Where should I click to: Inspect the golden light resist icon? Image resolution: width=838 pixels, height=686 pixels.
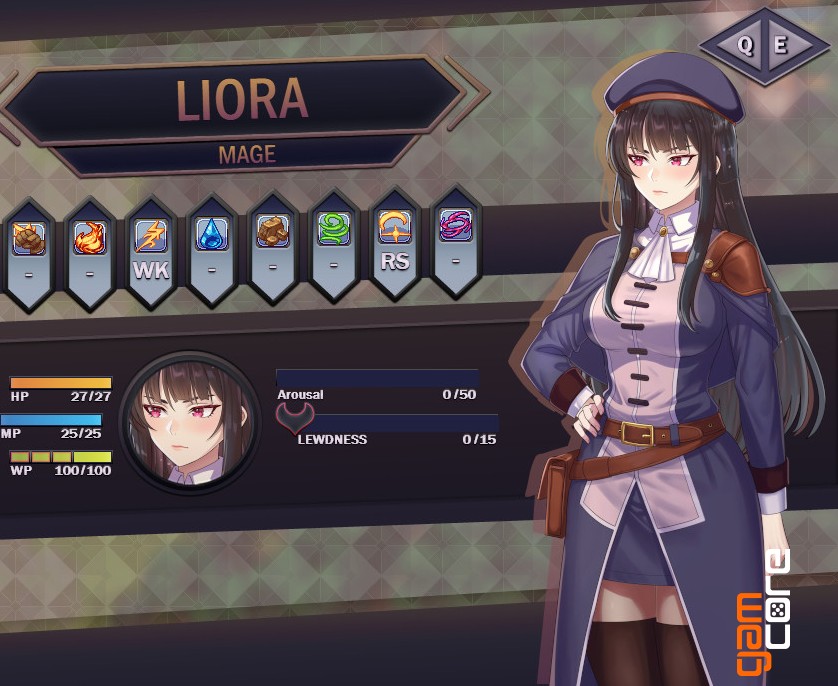394,229
